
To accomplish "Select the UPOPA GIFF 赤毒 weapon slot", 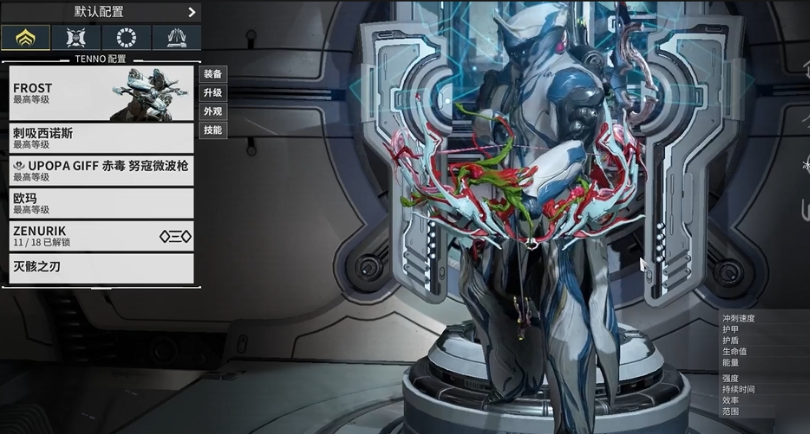I will 100,170.
